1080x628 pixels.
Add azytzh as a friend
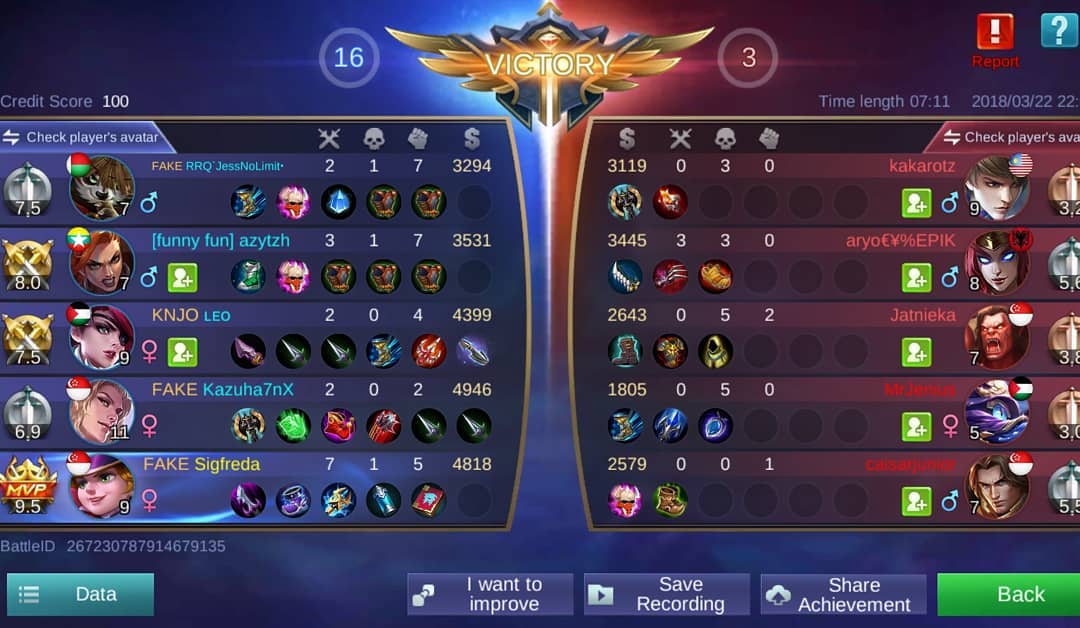point(182,277)
